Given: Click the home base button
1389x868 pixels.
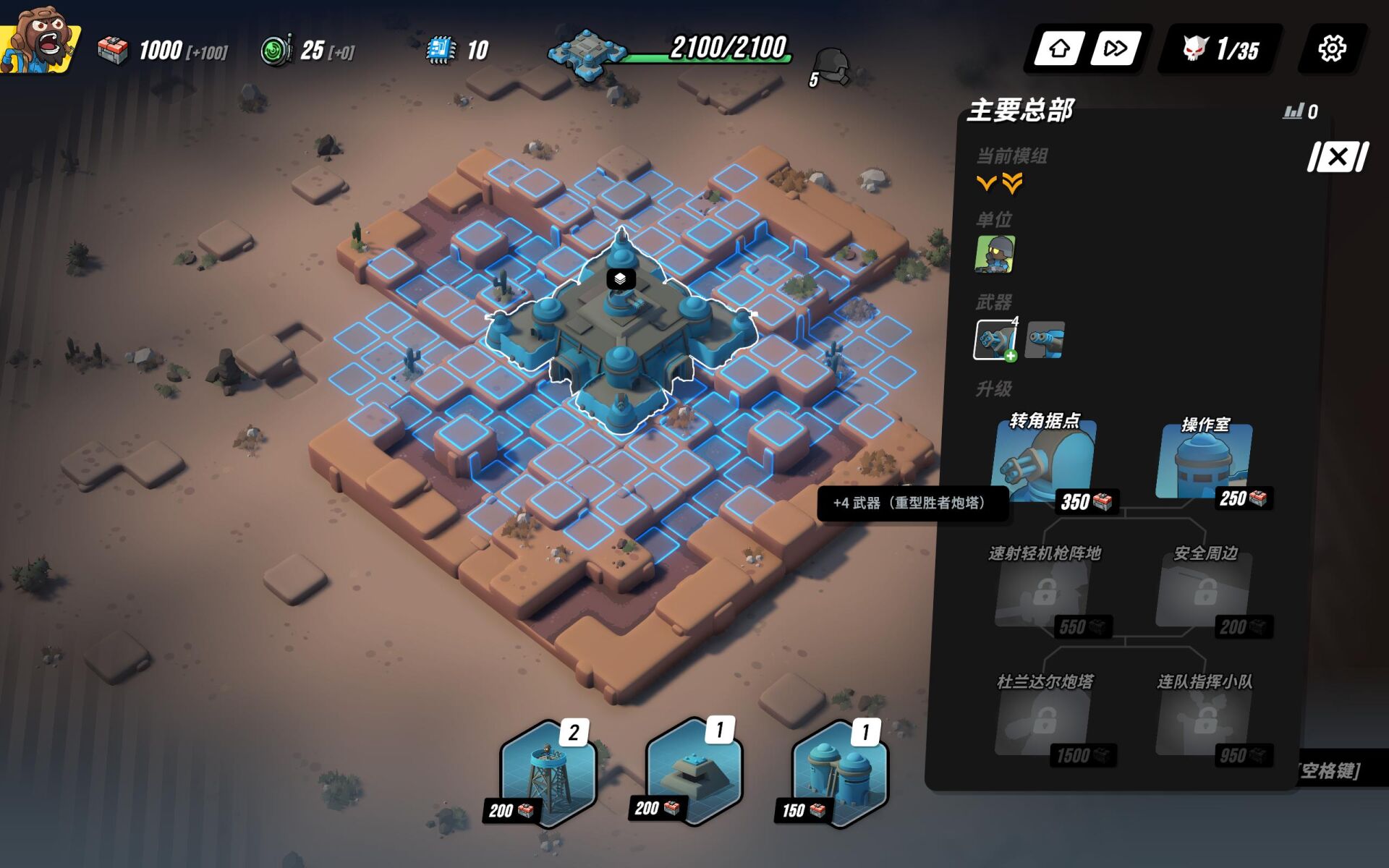Looking at the screenshot, I should (1059, 49).
